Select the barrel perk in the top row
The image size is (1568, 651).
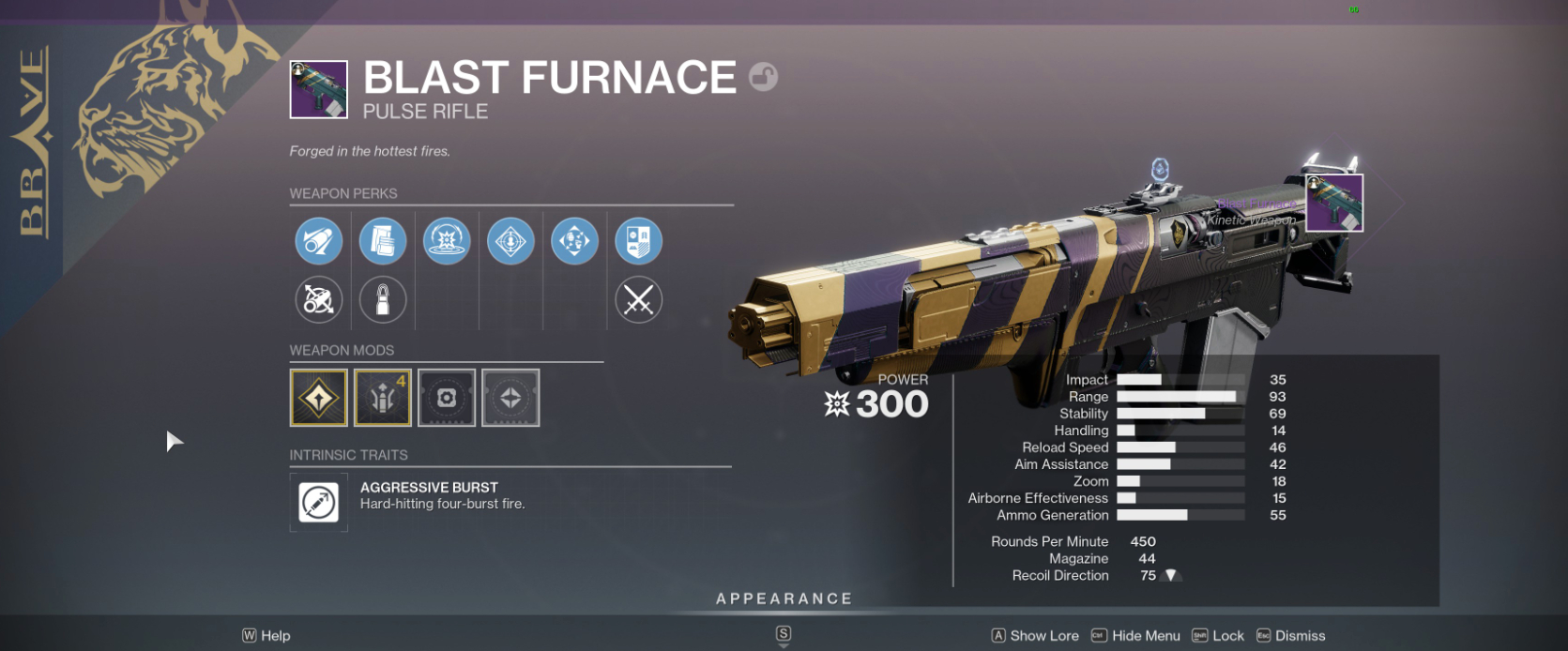tap(319, 241)
